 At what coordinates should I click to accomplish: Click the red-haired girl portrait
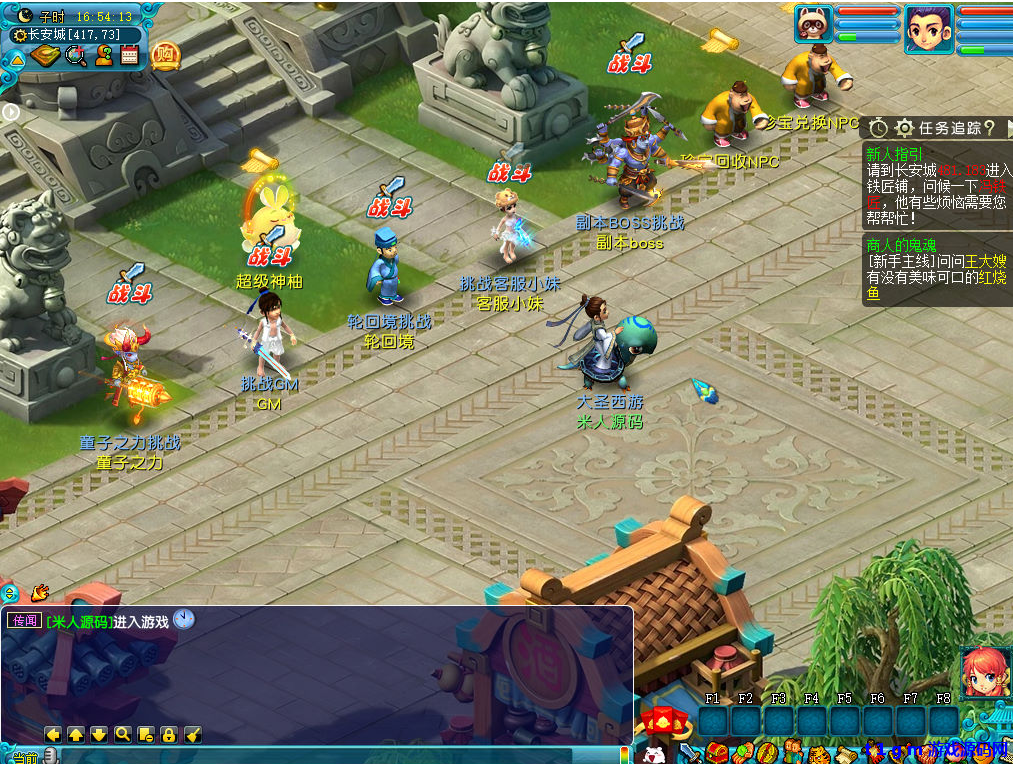click(x=983, y=671)
